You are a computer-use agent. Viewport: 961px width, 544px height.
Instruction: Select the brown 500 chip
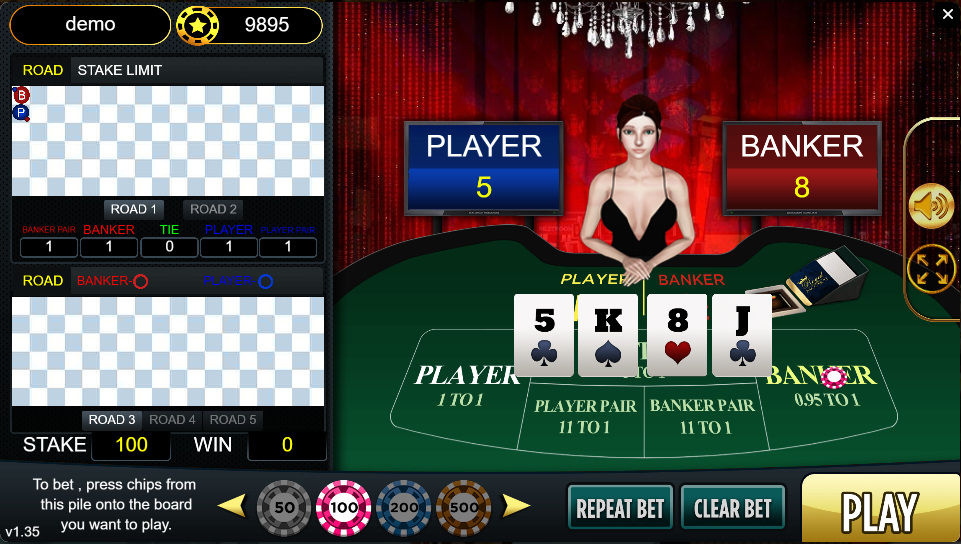click(463, 507)
